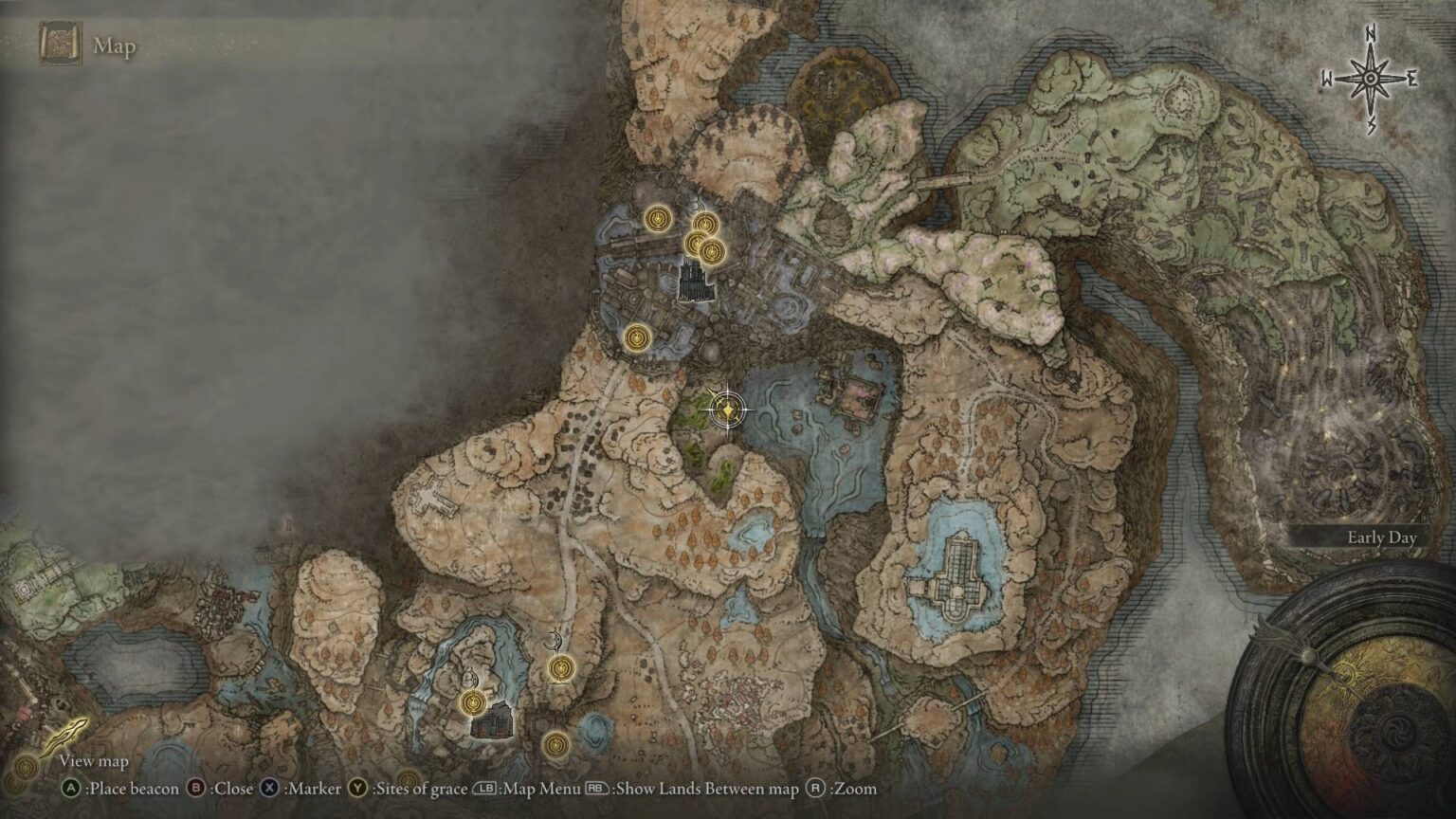The height and width of the screenshot is (819, 1456).
Task: Select the site of grace left of Belurat tower
Action: click(656, 219)
